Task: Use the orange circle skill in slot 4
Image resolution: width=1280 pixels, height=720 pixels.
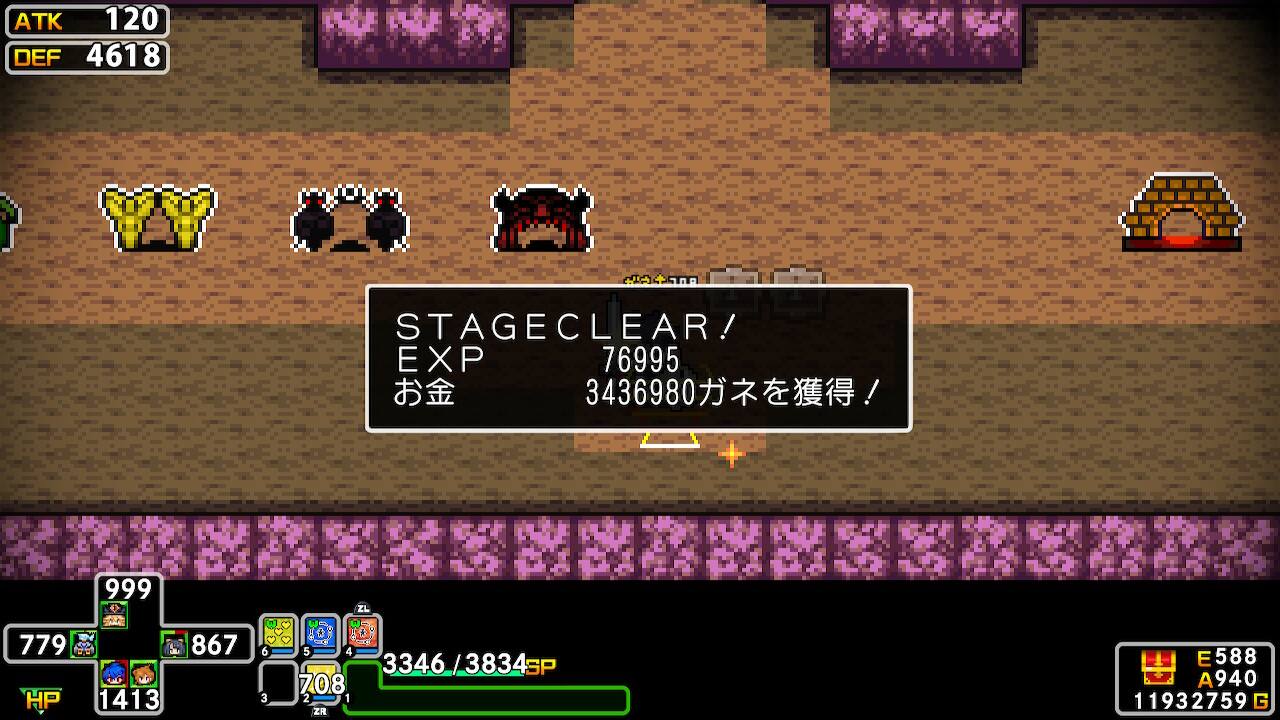Action: point(363,634)
